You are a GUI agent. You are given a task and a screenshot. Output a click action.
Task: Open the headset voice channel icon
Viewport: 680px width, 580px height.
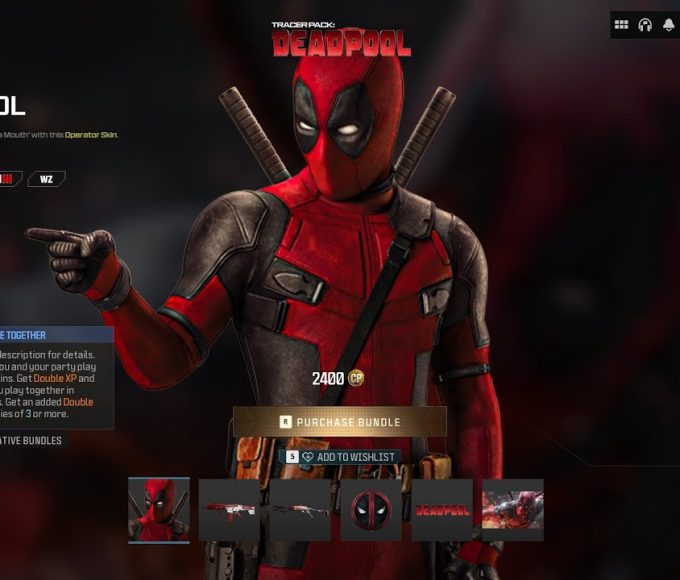(645, 25)
